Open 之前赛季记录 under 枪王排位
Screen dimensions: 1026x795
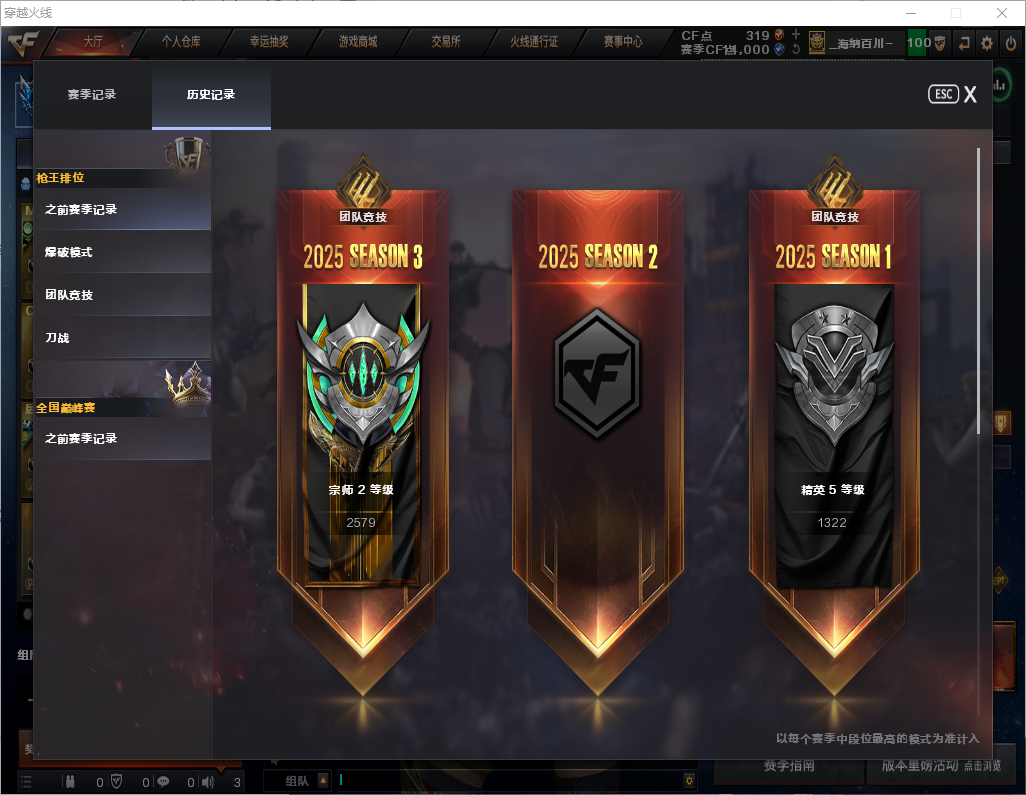click(122, 210)
